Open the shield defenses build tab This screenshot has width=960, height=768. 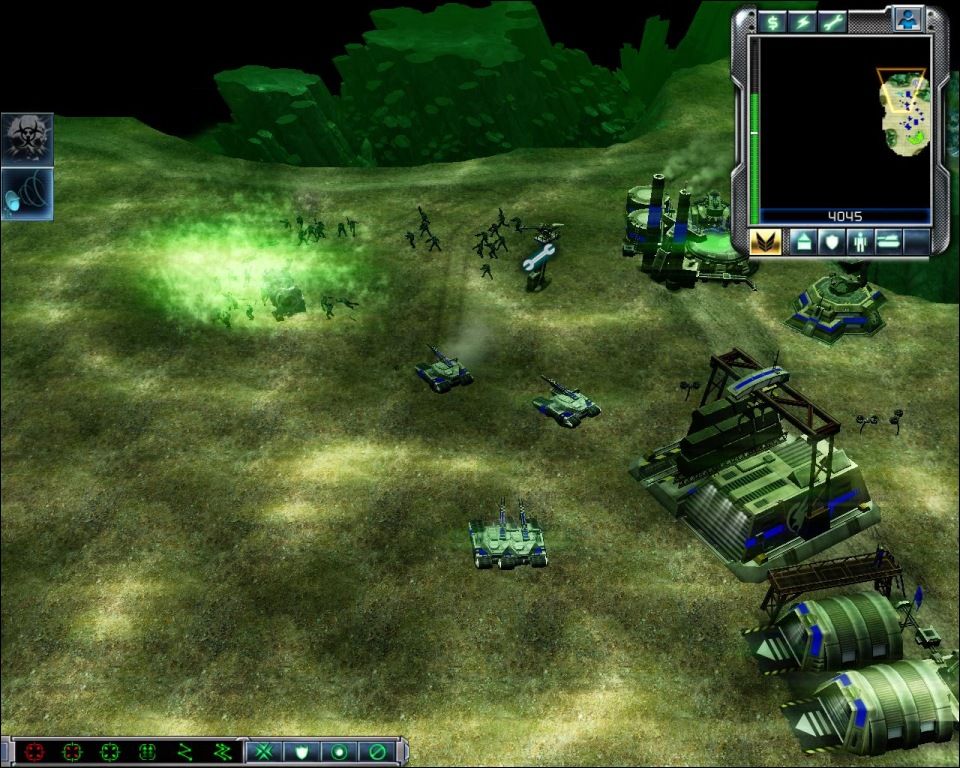830,242
